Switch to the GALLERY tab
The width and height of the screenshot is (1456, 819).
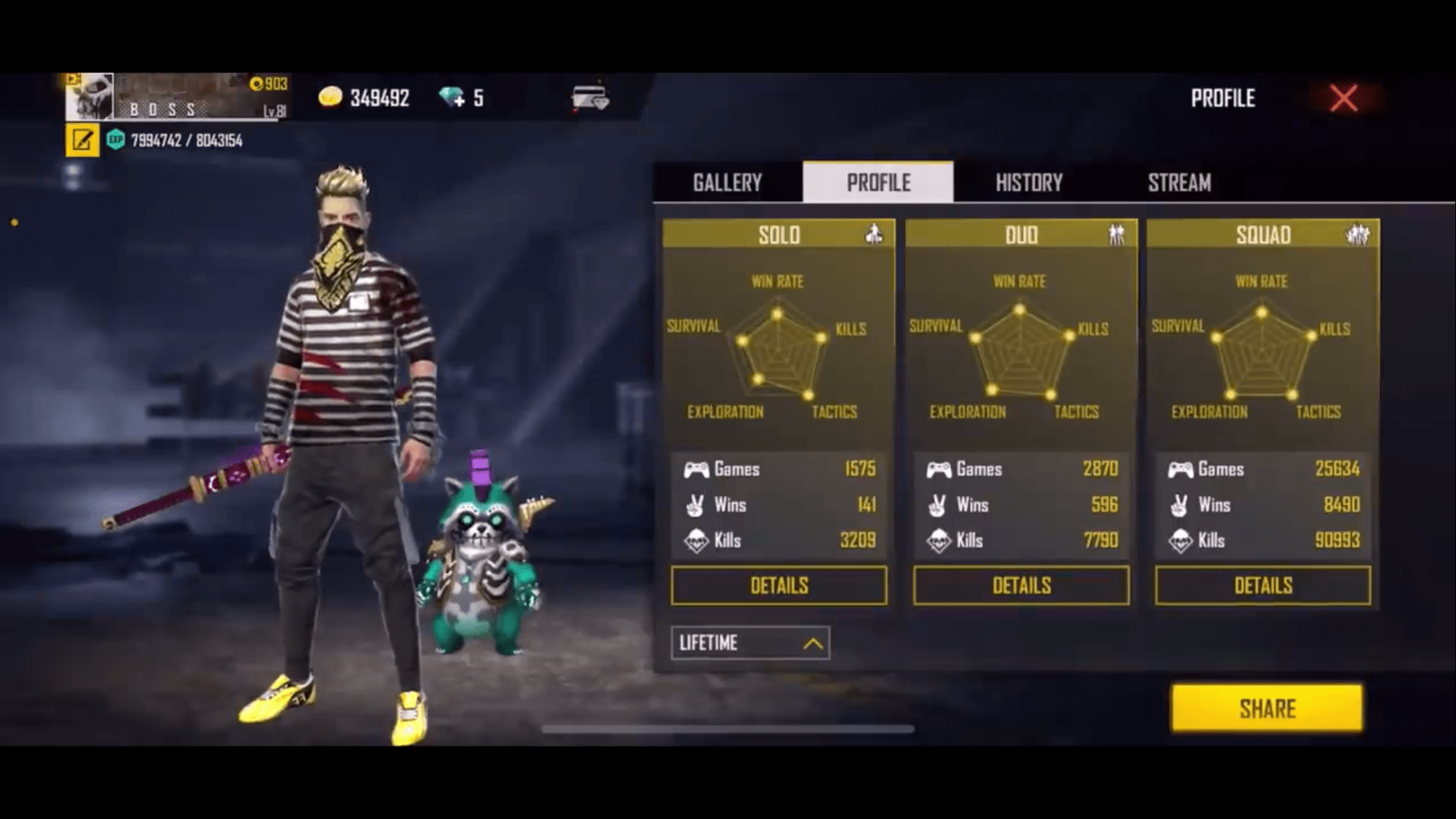pyautogui.click(x=727, y=183)
